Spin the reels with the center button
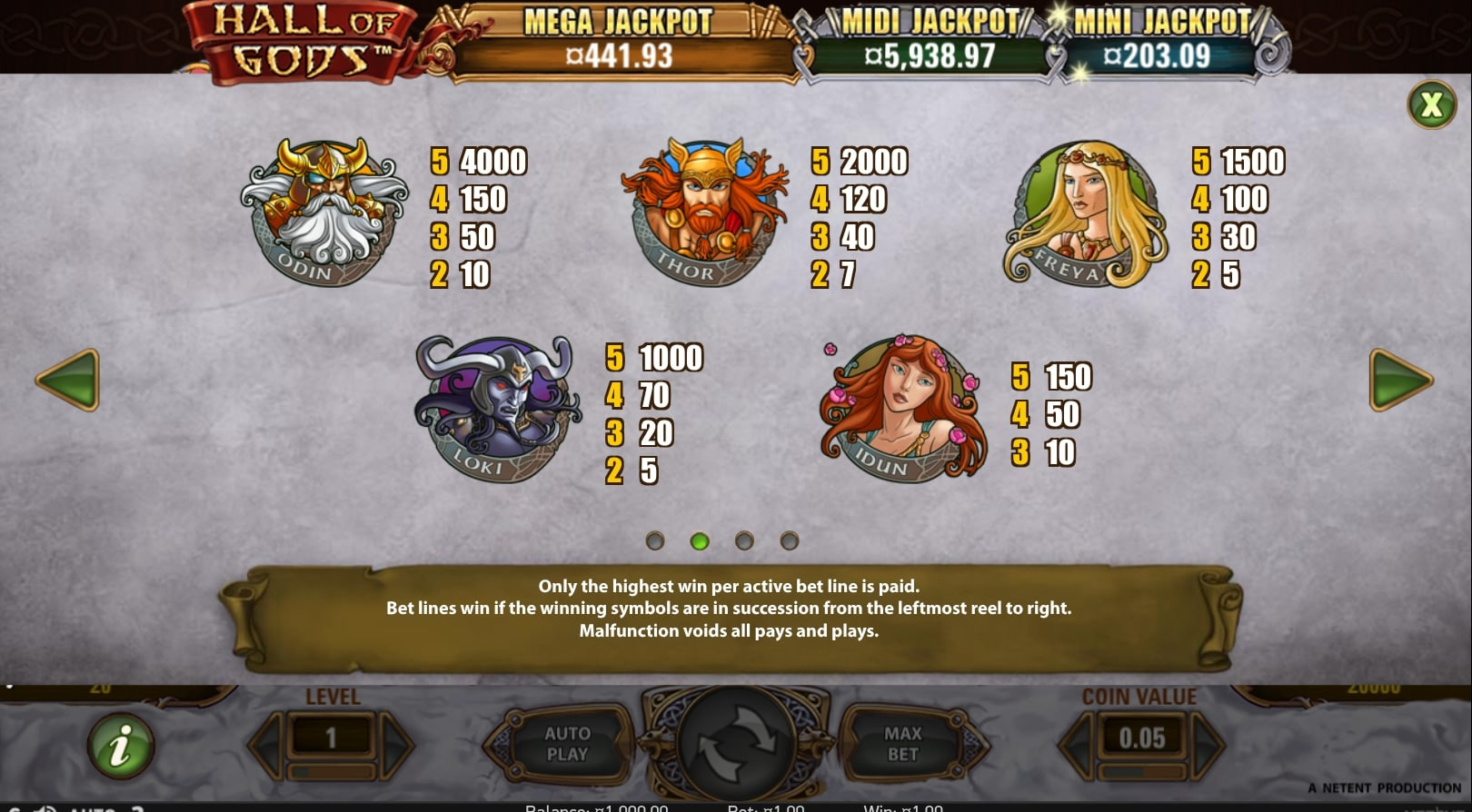The image size is (1472, 812). point(735,744)
